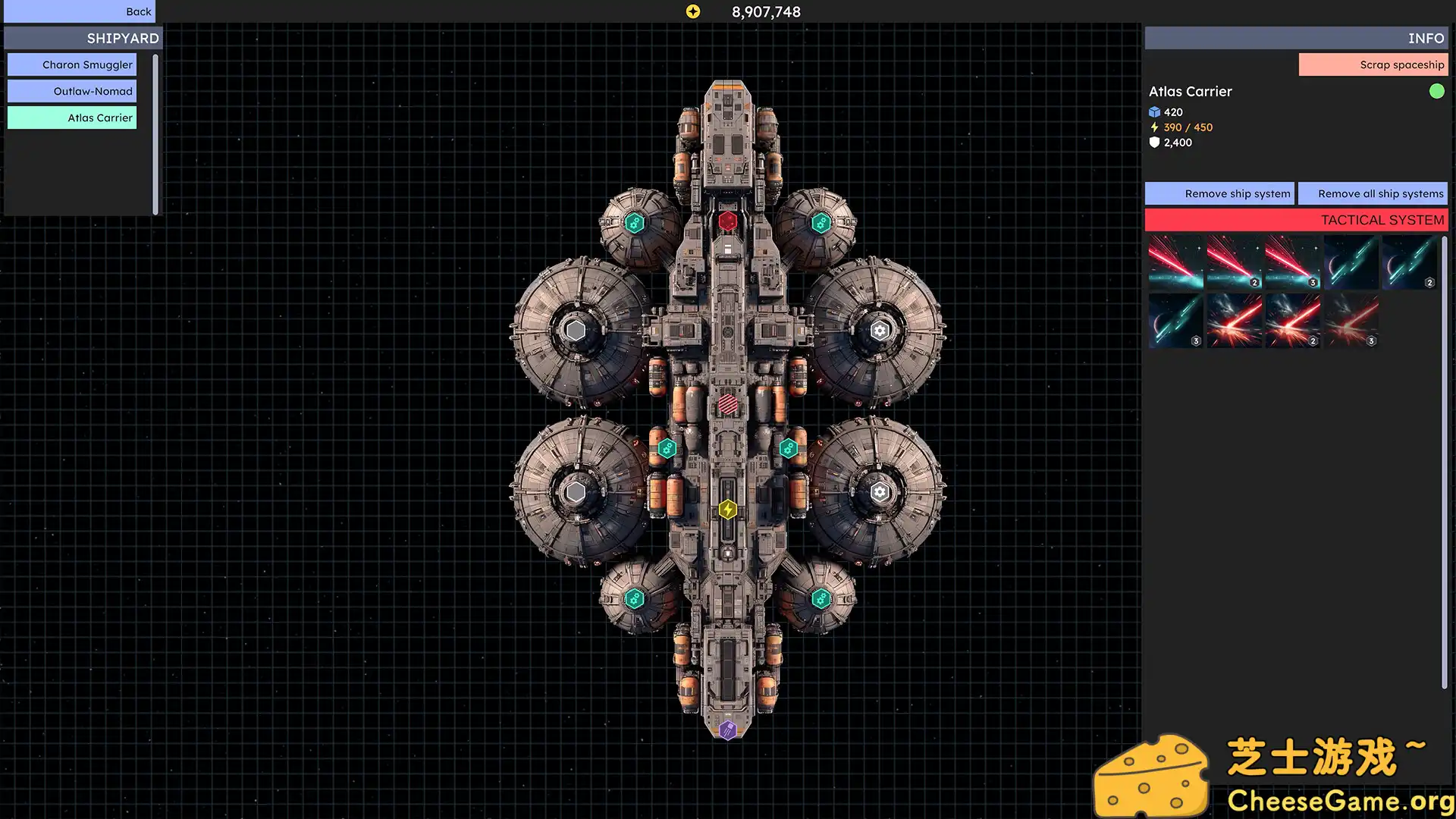The width and height of the screenshot is (1456, 819).
Task: Click the gold coin icon beside the credits balance
Action: click(692, 11)
